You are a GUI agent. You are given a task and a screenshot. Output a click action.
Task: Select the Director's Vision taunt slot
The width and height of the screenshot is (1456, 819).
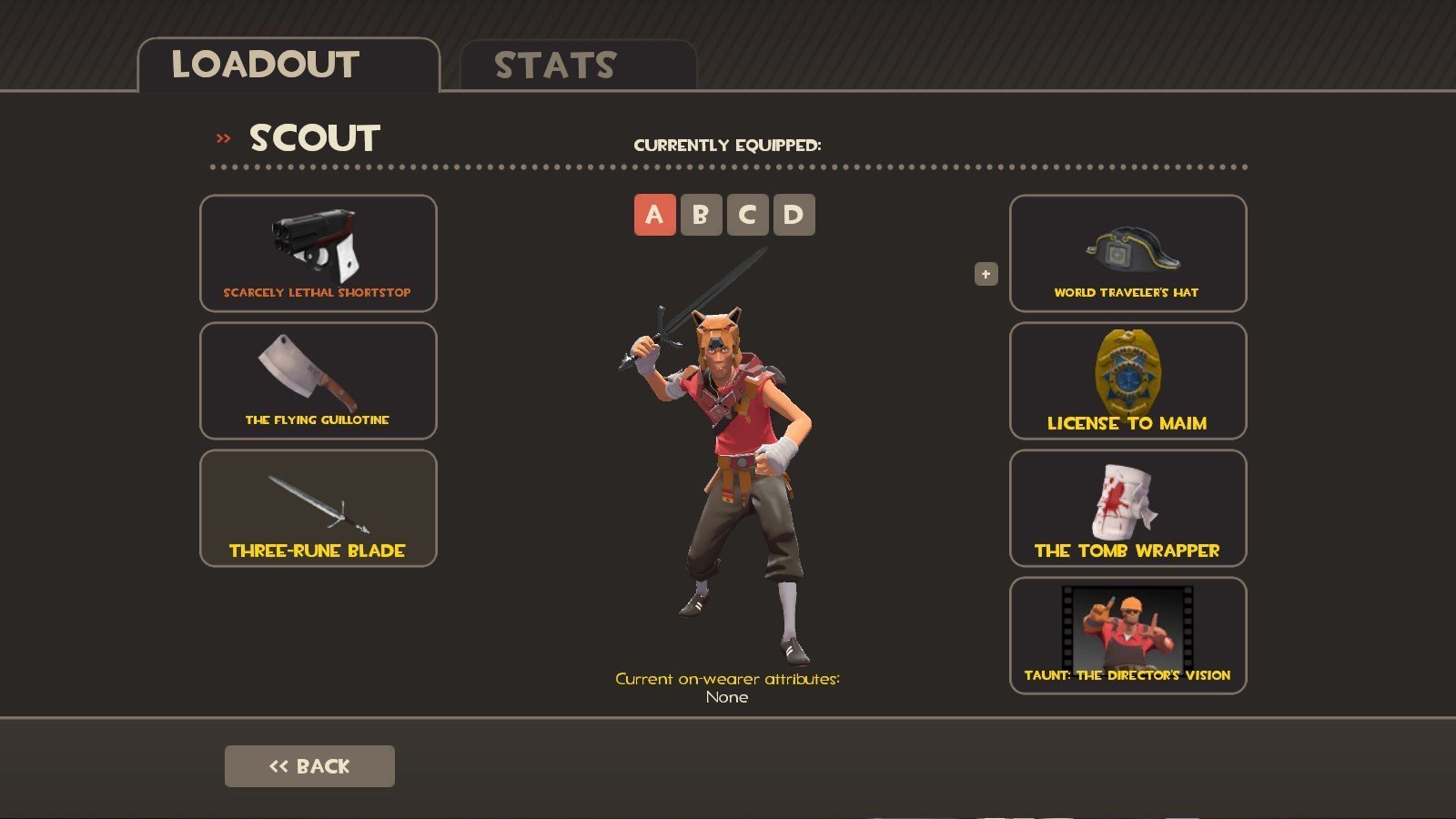pyautogui.click(x=1127, y=635)
